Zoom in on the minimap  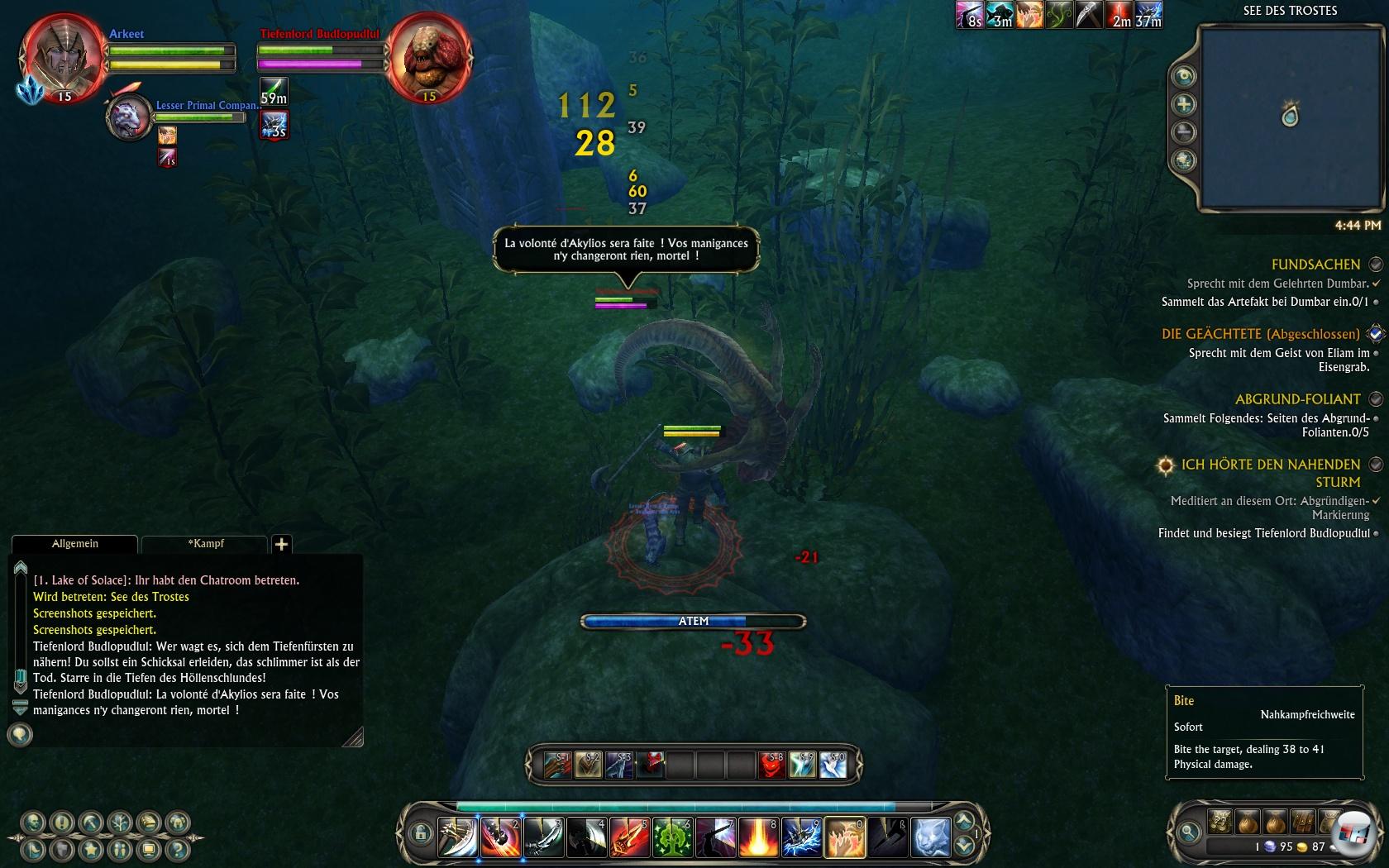click(x=1184, y=104)
